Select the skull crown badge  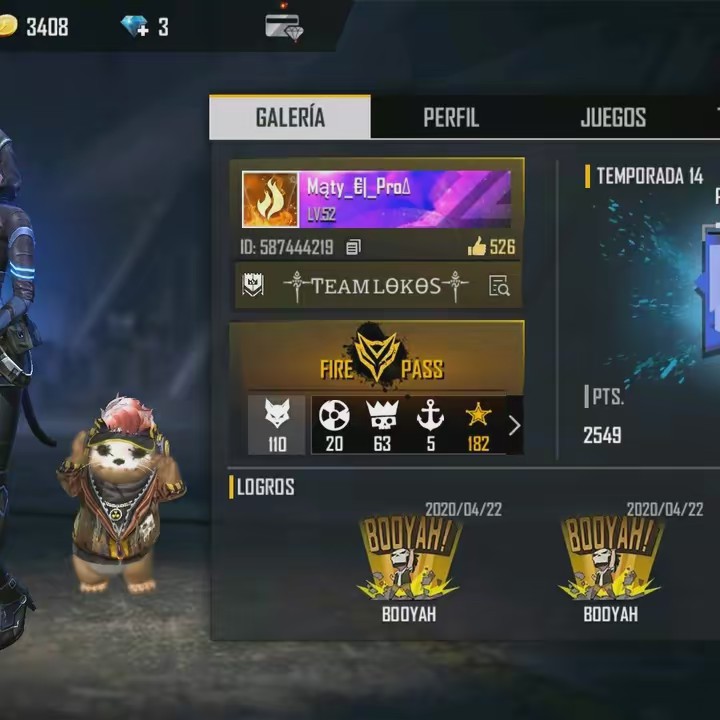click(382, 424)
